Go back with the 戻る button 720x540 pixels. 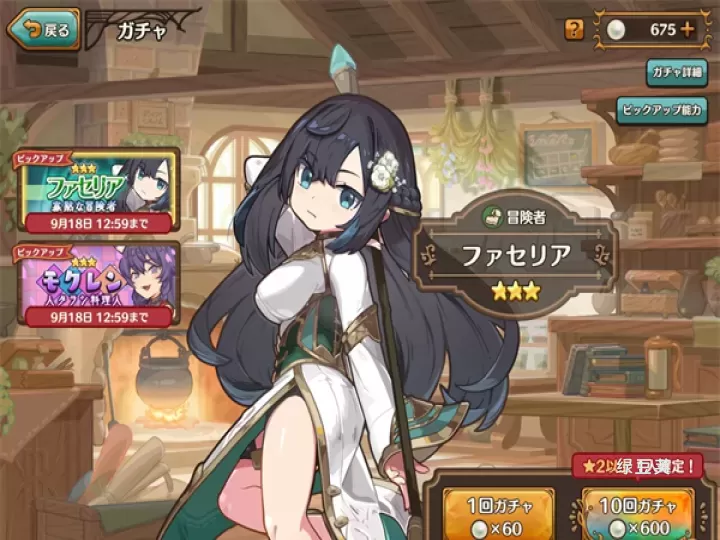coord(44,29)
